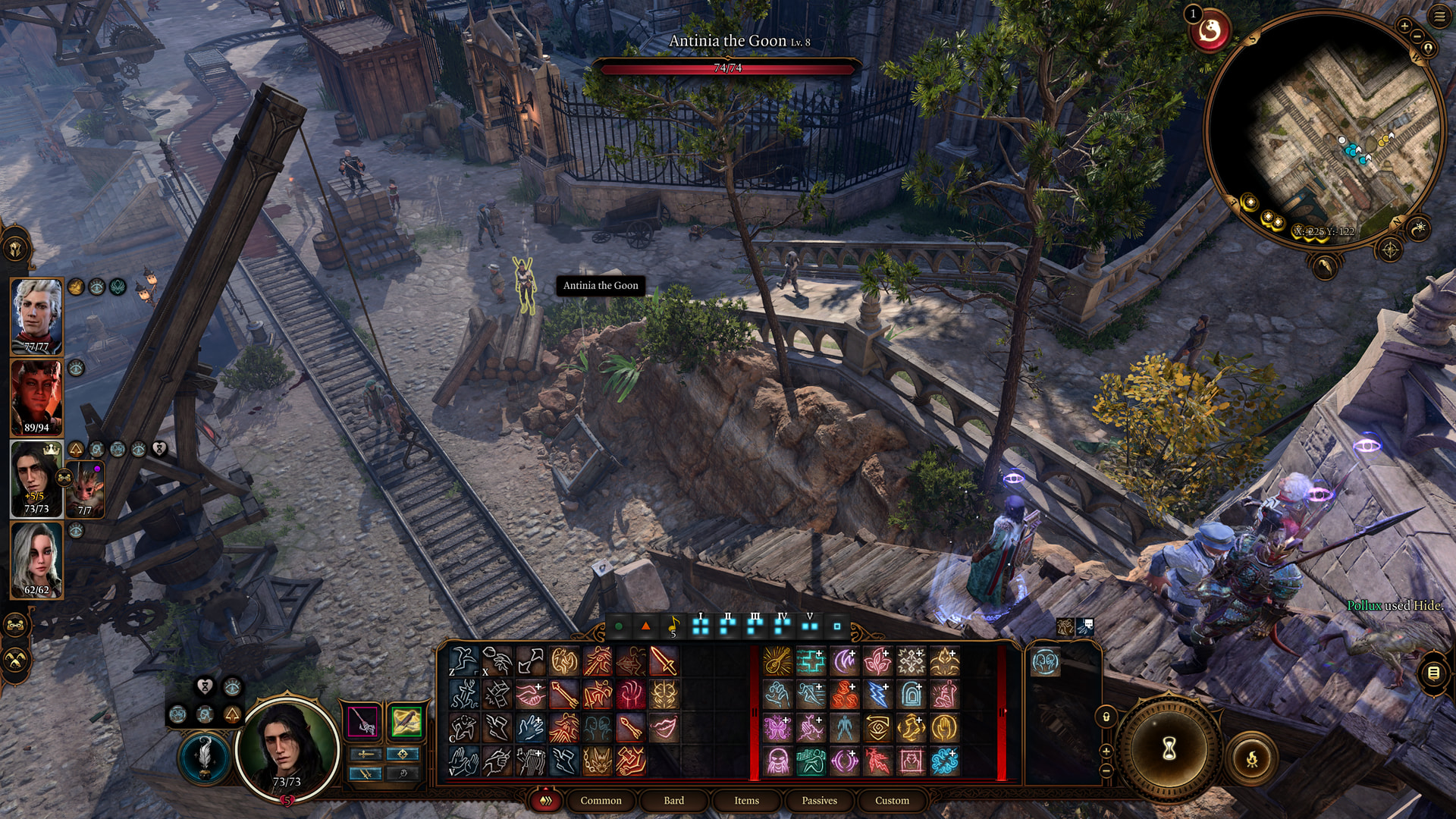Select the white-haired companion portrait
This screenshot has width=1456, height=819.
(36, 315)
